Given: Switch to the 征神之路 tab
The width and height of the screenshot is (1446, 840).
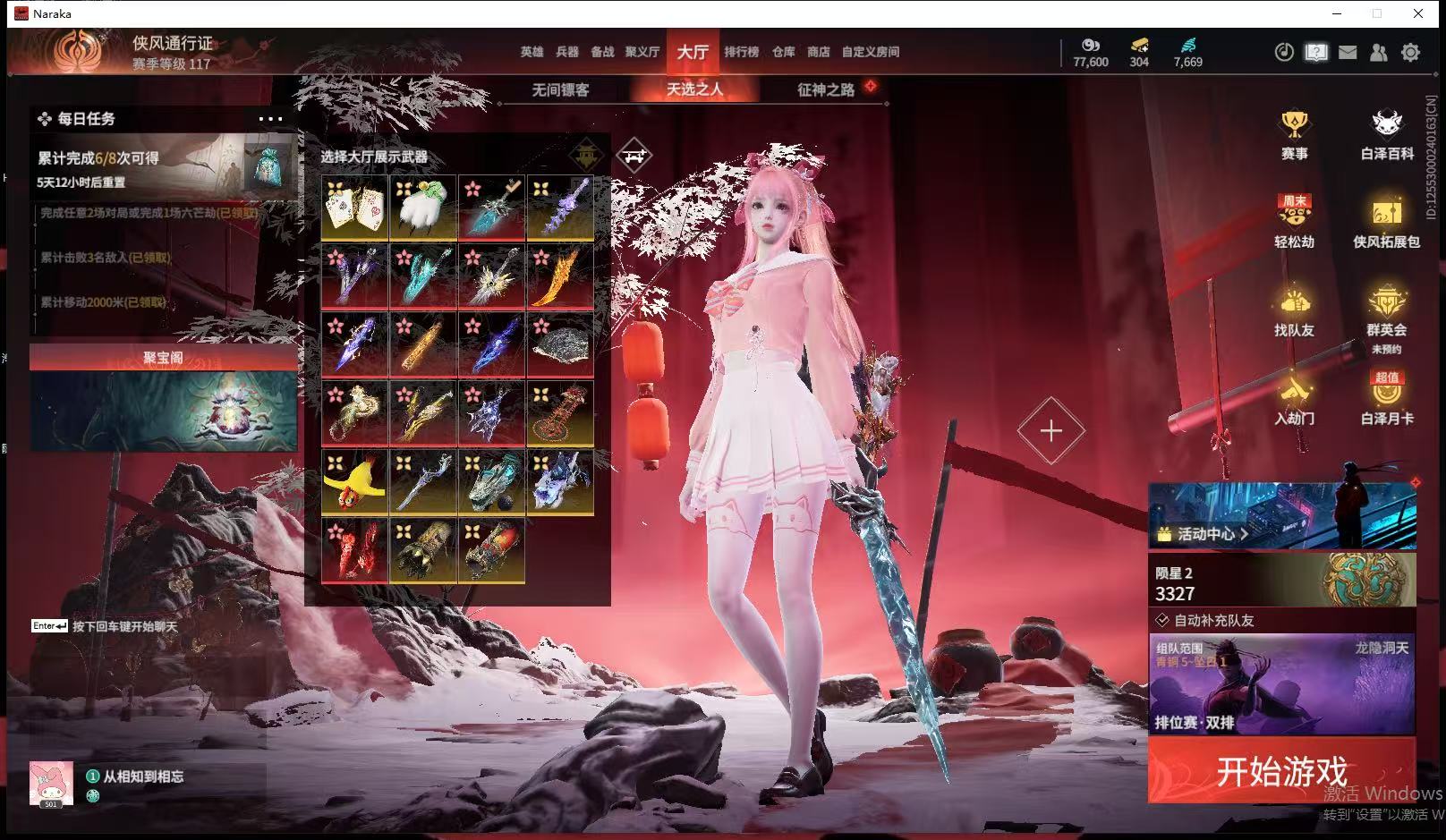Looking at the screenshot, I should [x=825, y=89].
